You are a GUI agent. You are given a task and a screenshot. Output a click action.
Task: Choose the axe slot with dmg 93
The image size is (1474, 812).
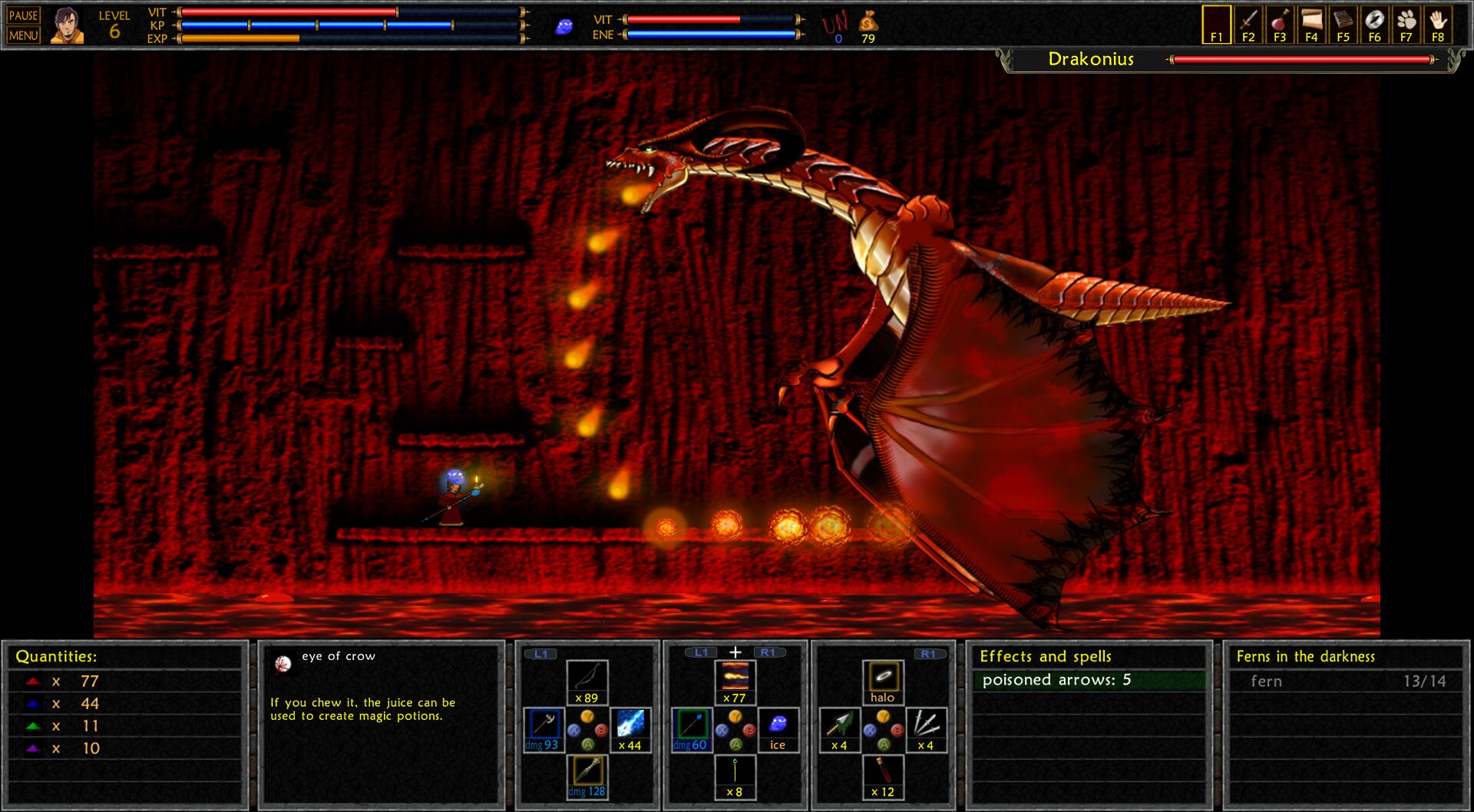(x=543, y=729)
